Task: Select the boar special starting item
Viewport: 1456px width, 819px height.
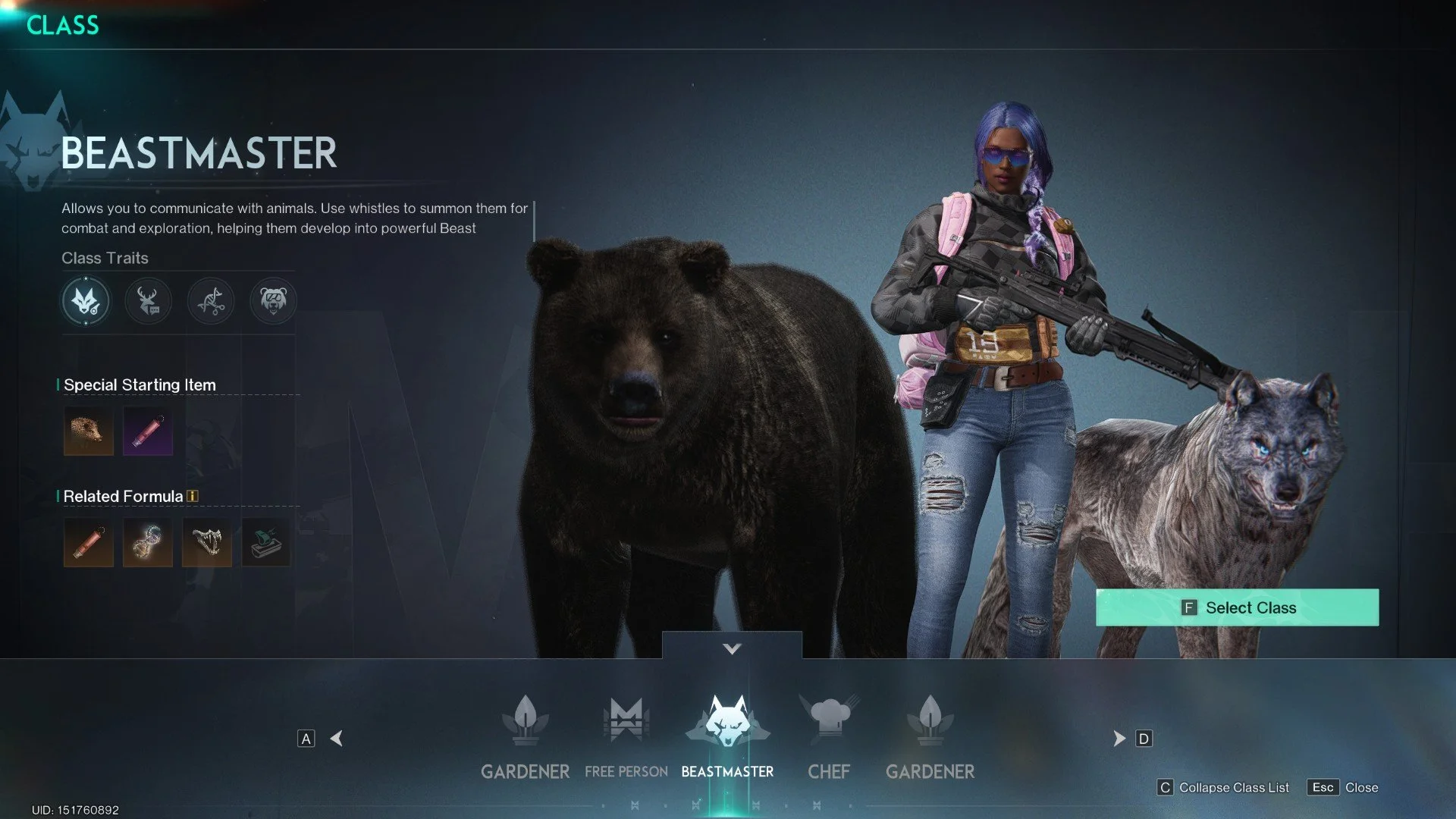Action: (89, 431)
